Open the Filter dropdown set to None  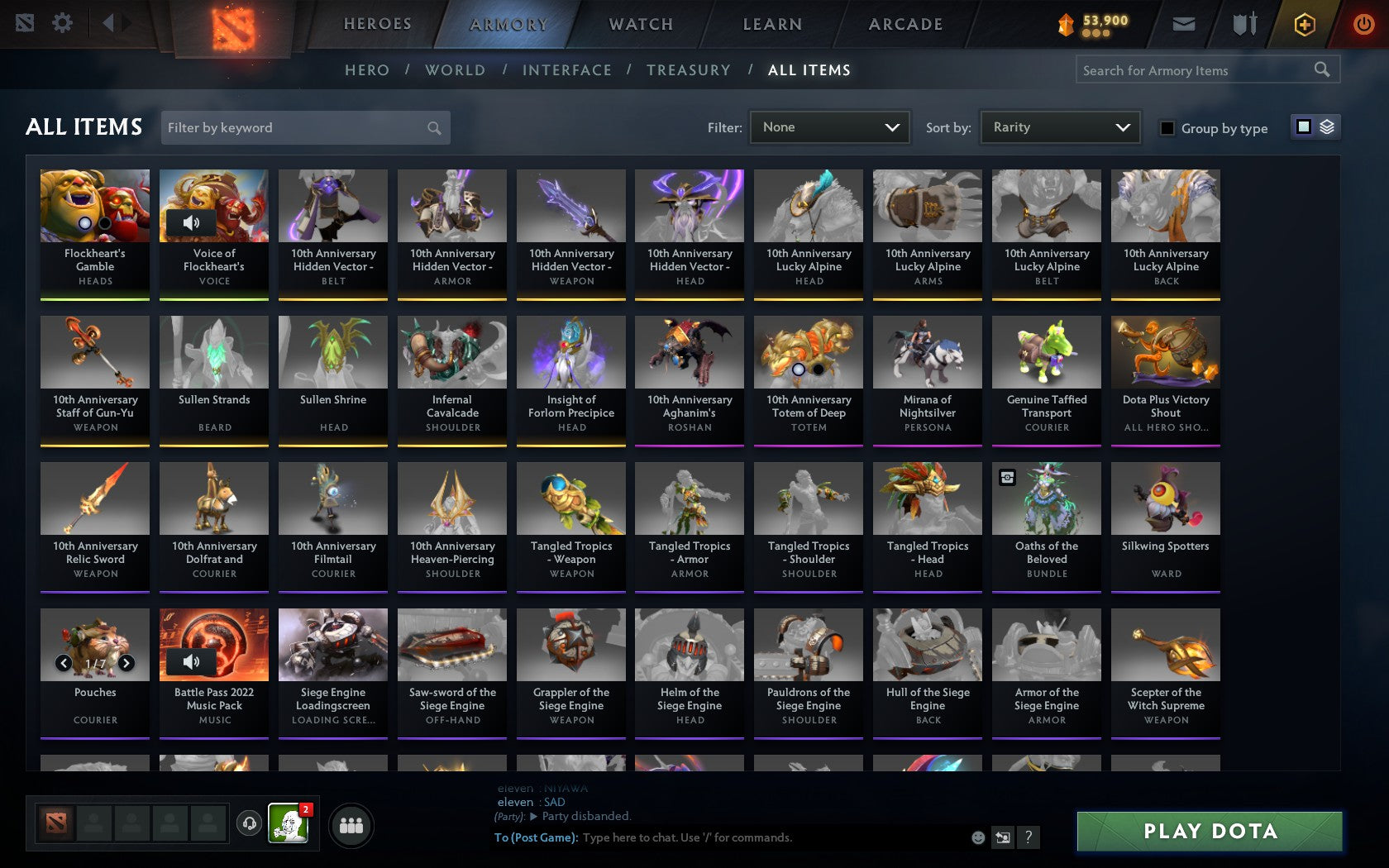coord(829,127)
